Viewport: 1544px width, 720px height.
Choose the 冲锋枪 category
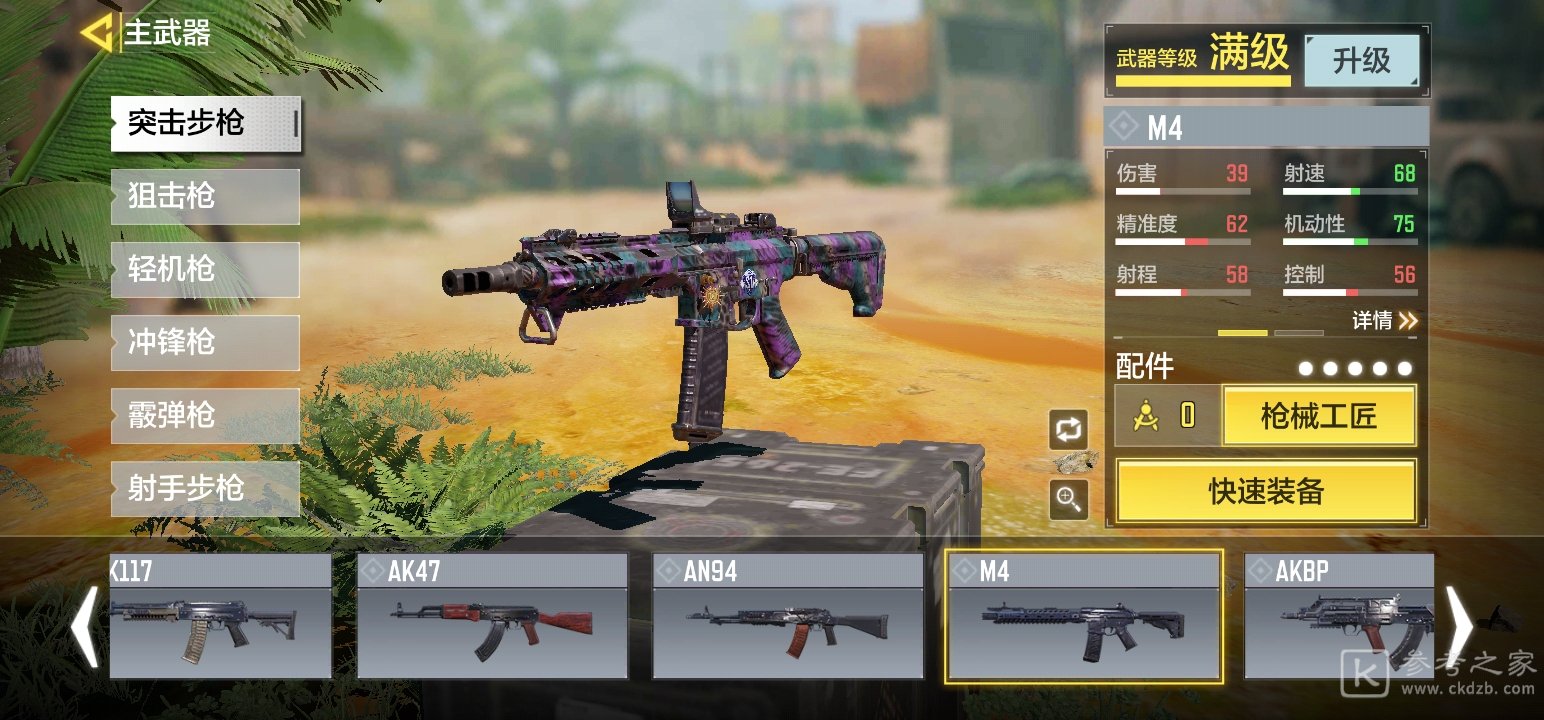click(x=205, y=342)
